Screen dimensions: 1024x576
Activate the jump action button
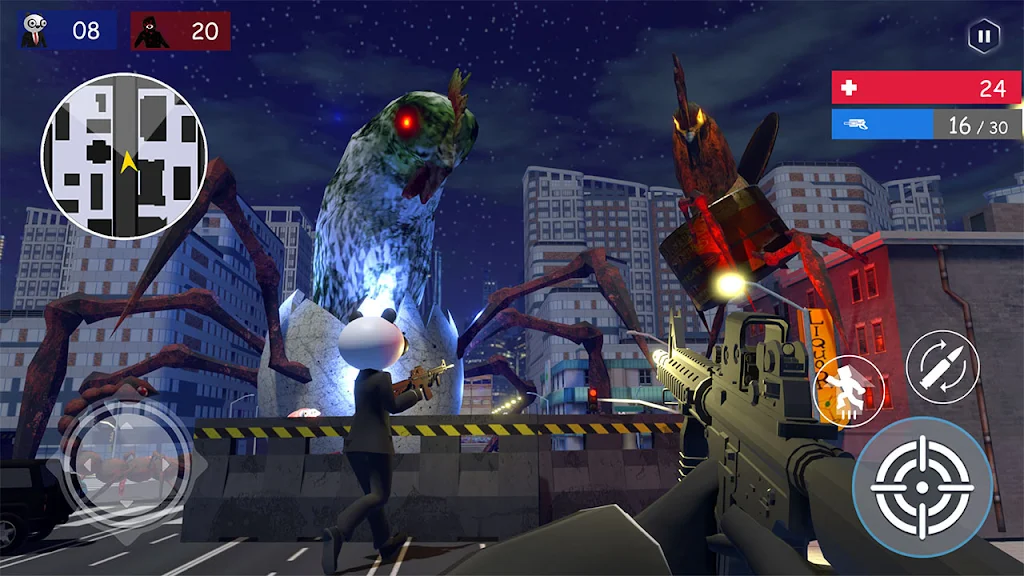click(848, 390)
